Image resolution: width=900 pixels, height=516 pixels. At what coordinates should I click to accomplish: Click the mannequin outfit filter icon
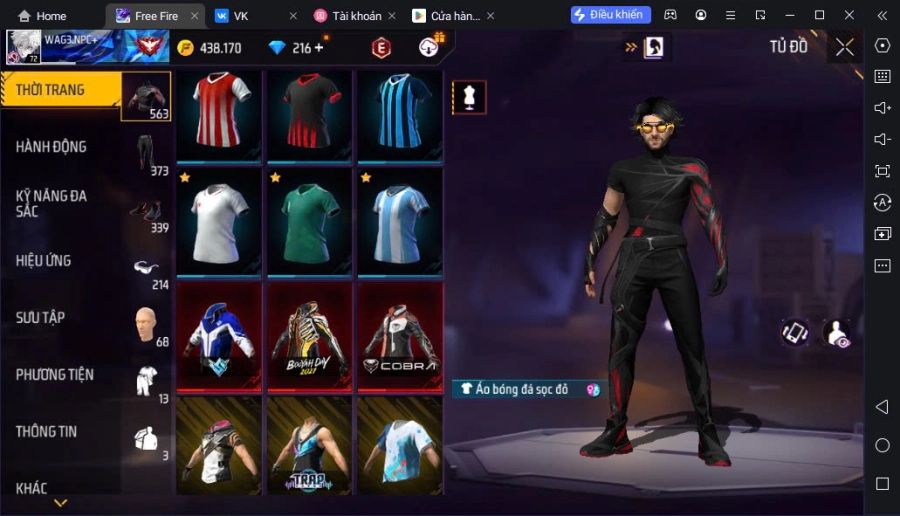[469, 97]
